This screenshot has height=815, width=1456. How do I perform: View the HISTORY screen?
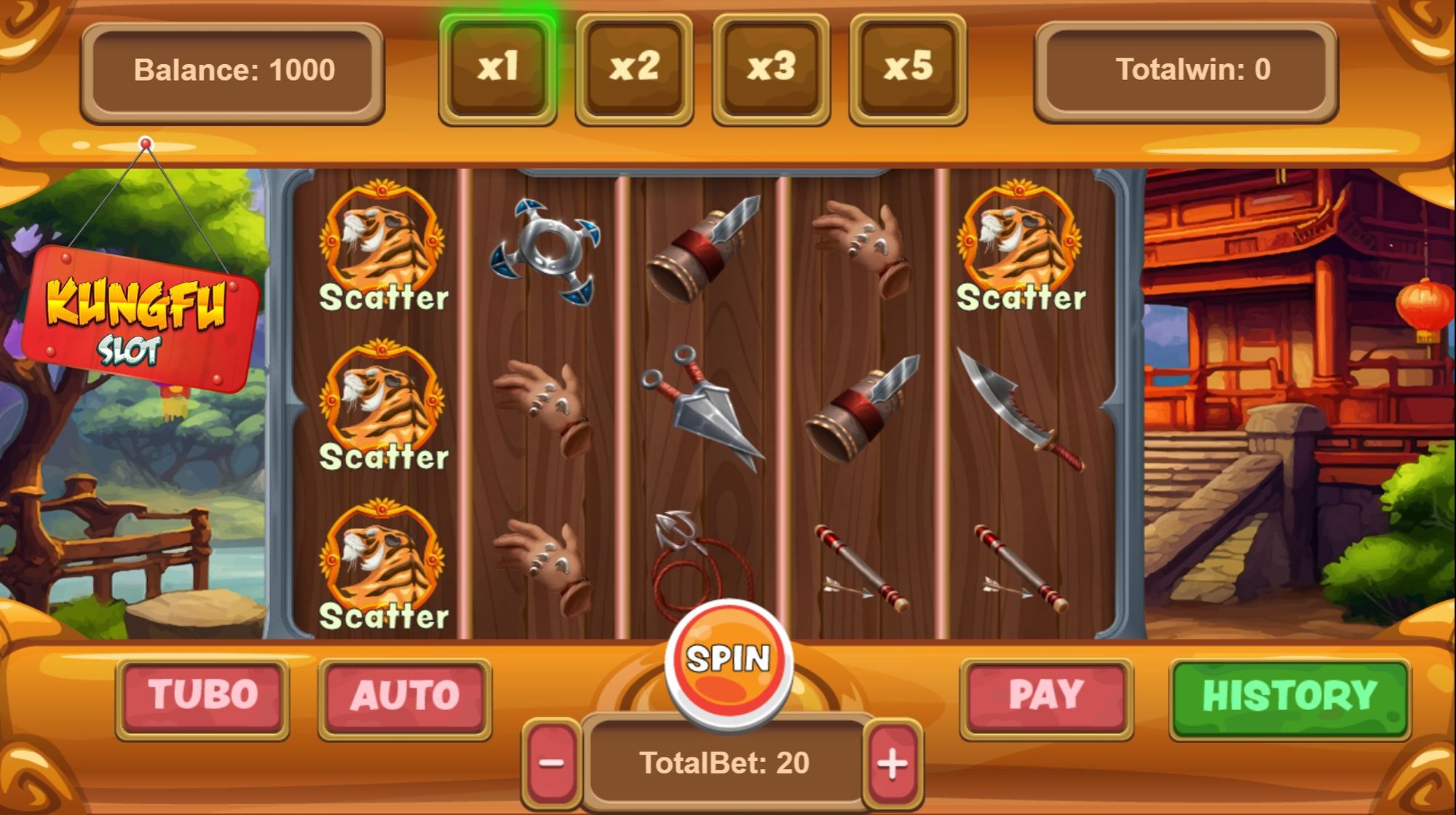[1289, 693]
